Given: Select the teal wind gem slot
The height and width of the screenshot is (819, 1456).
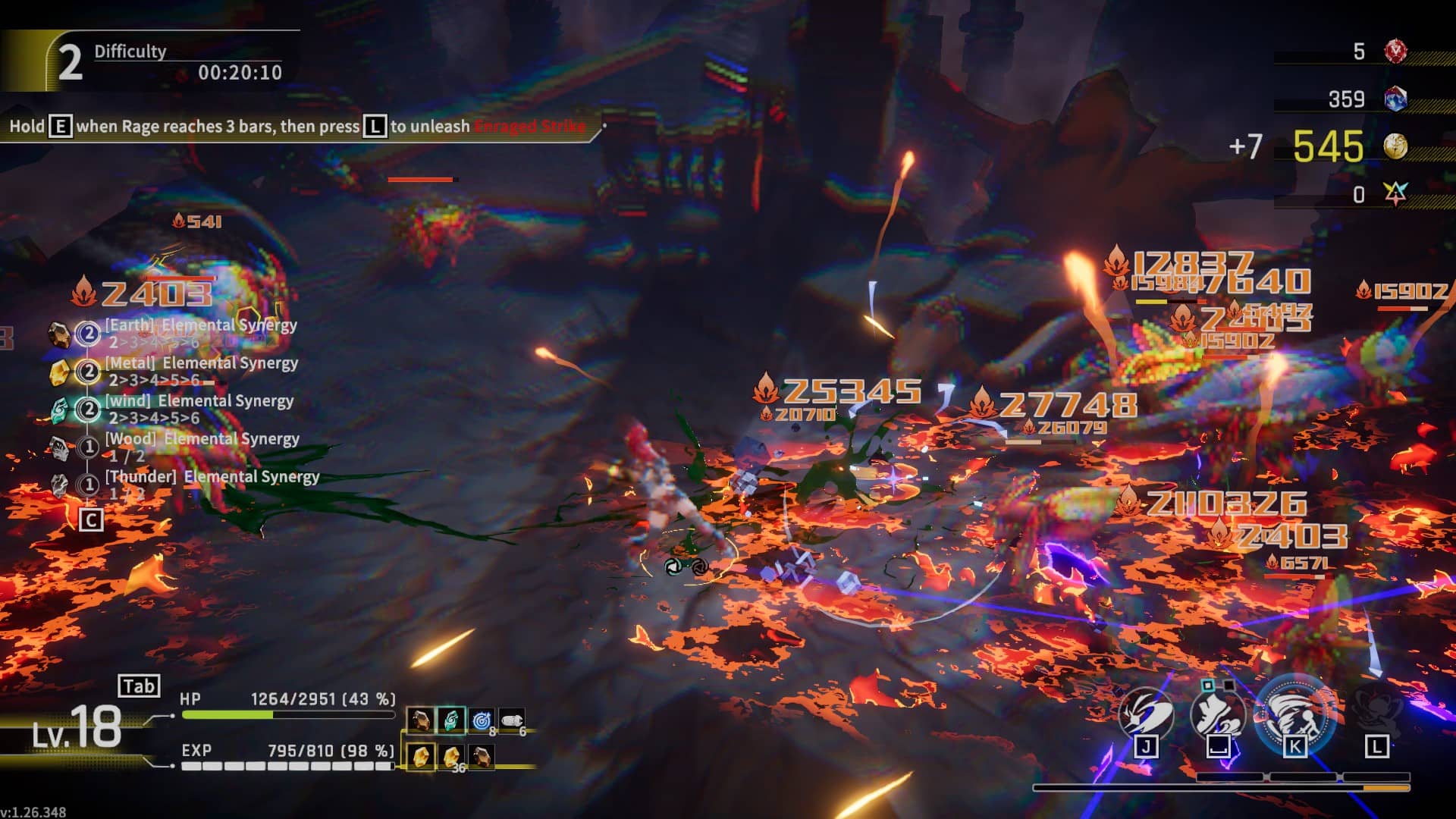Looking at the screenshot, I should pos(451,720).
